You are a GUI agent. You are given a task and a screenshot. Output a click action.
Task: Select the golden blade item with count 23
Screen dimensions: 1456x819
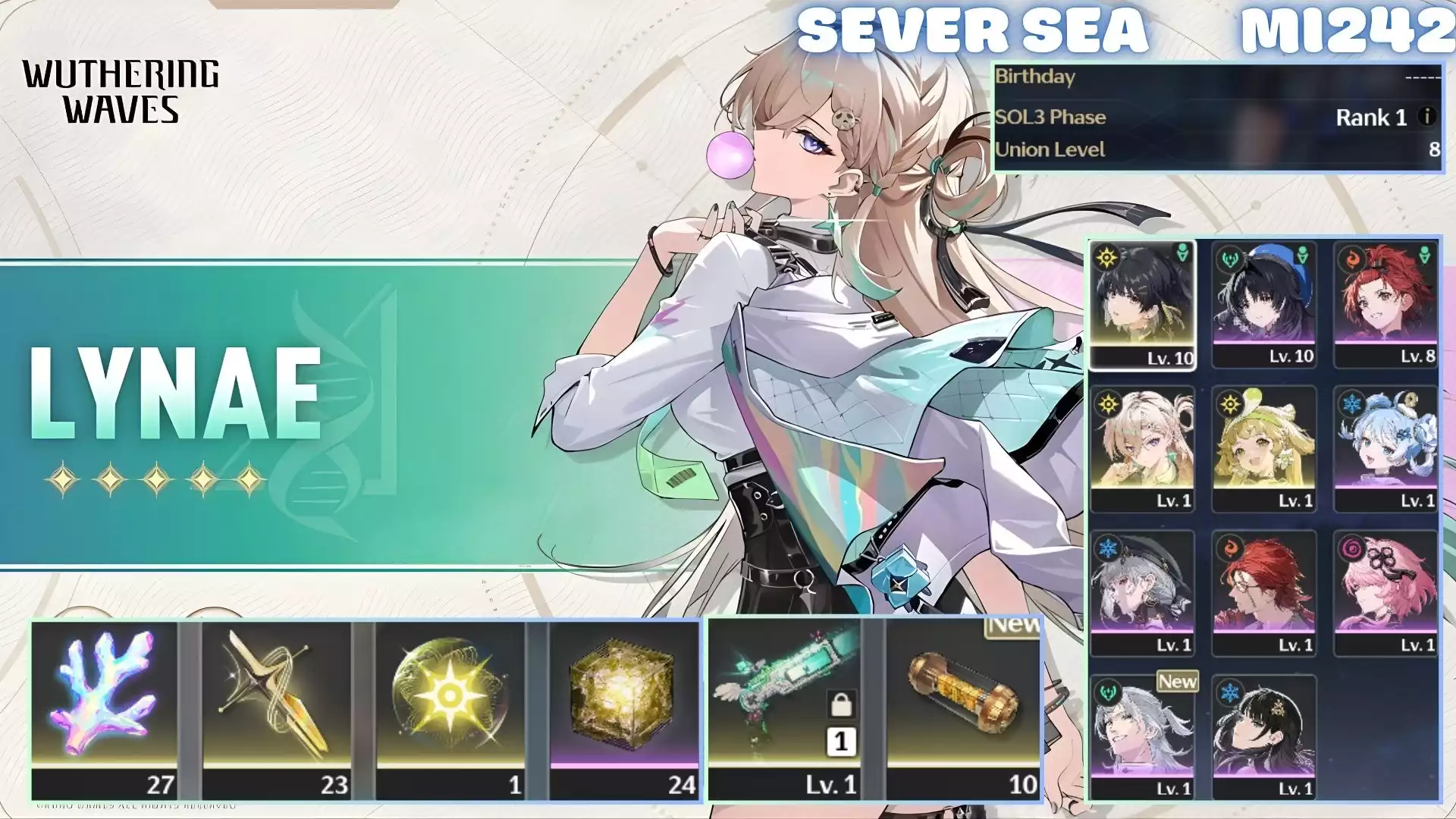click(x=277, y=709)
